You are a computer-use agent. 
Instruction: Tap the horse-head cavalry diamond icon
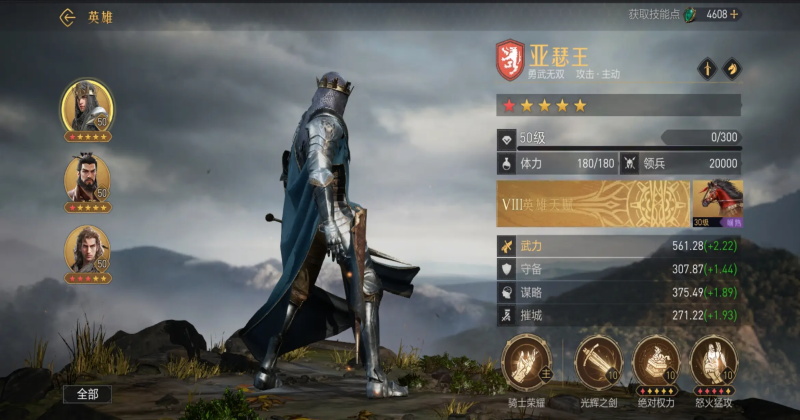(731, 69)
